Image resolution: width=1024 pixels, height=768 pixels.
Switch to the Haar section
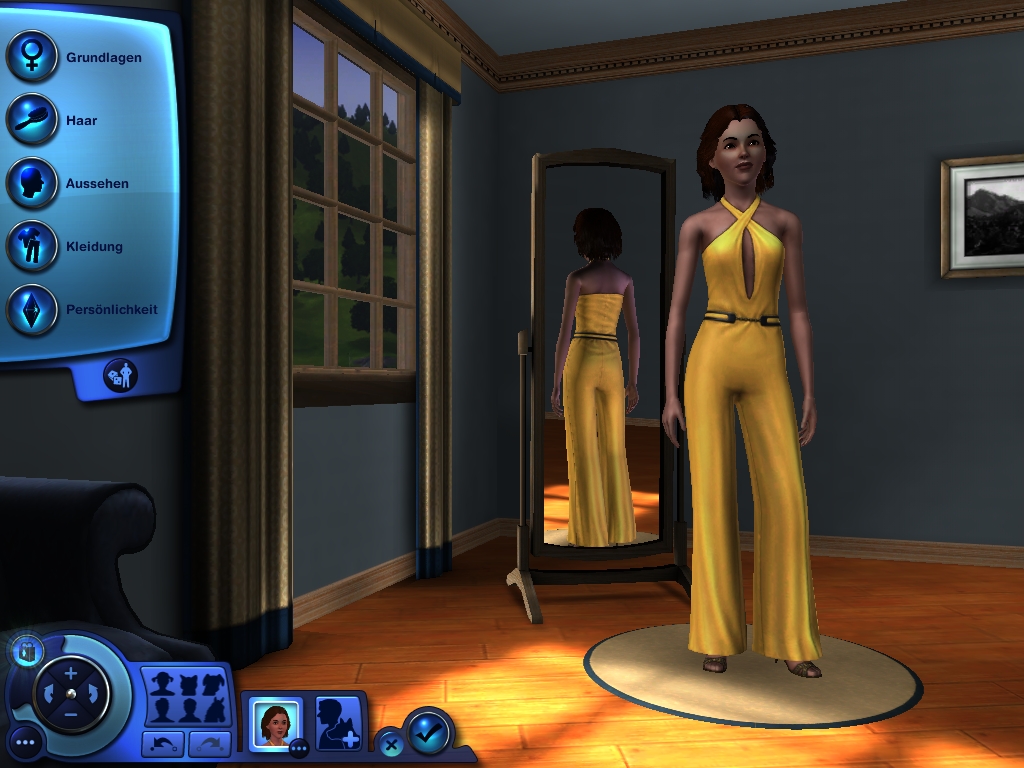click(x=32, y=119)
